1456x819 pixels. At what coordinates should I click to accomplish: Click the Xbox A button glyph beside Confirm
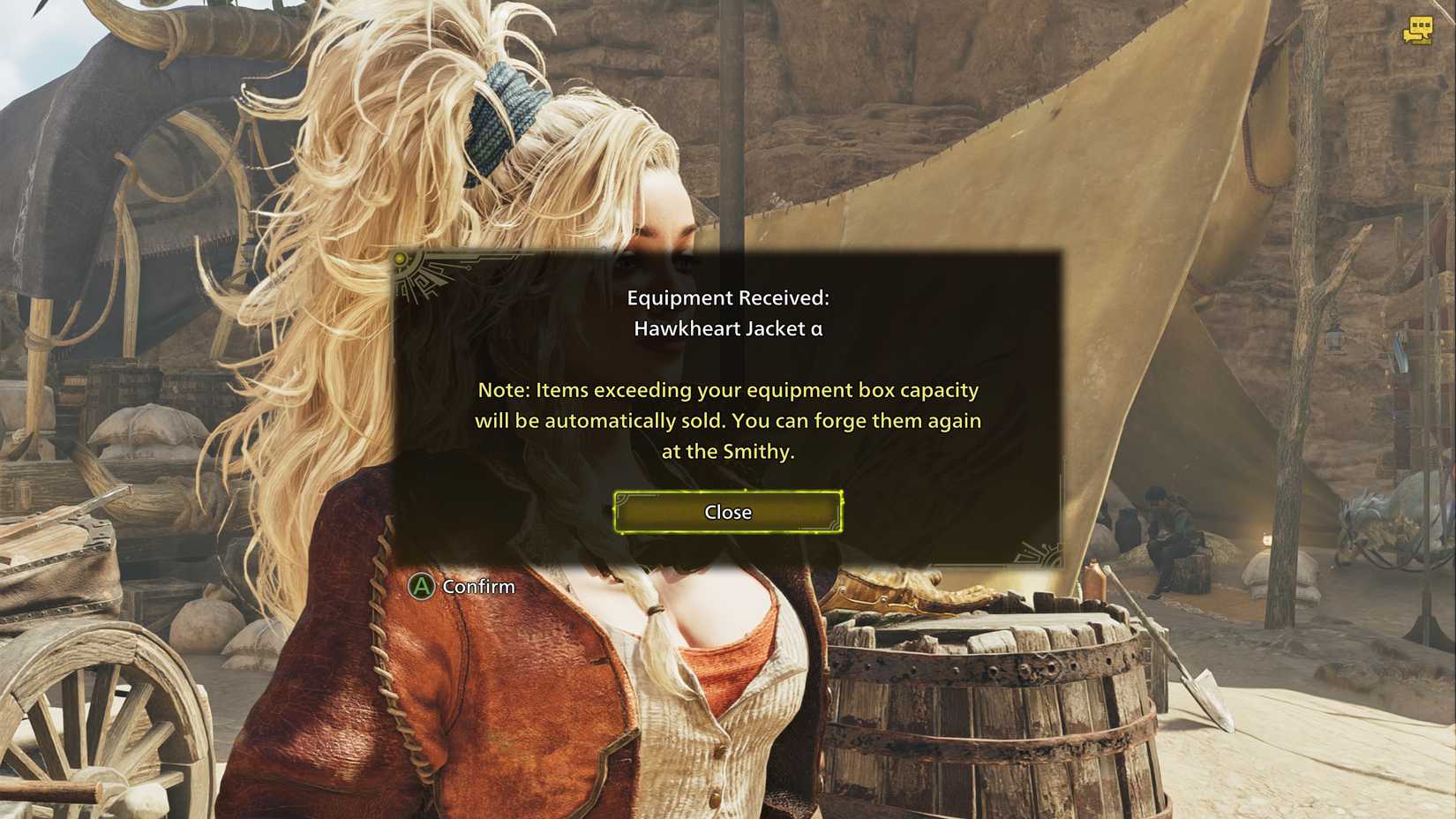click(421, 586)
